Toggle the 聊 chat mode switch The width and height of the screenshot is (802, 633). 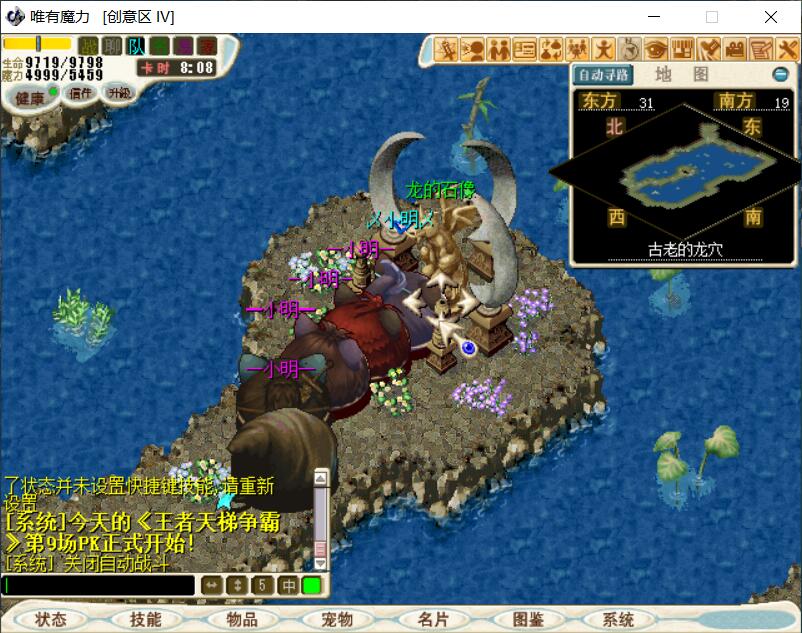[x=113, y=45]
